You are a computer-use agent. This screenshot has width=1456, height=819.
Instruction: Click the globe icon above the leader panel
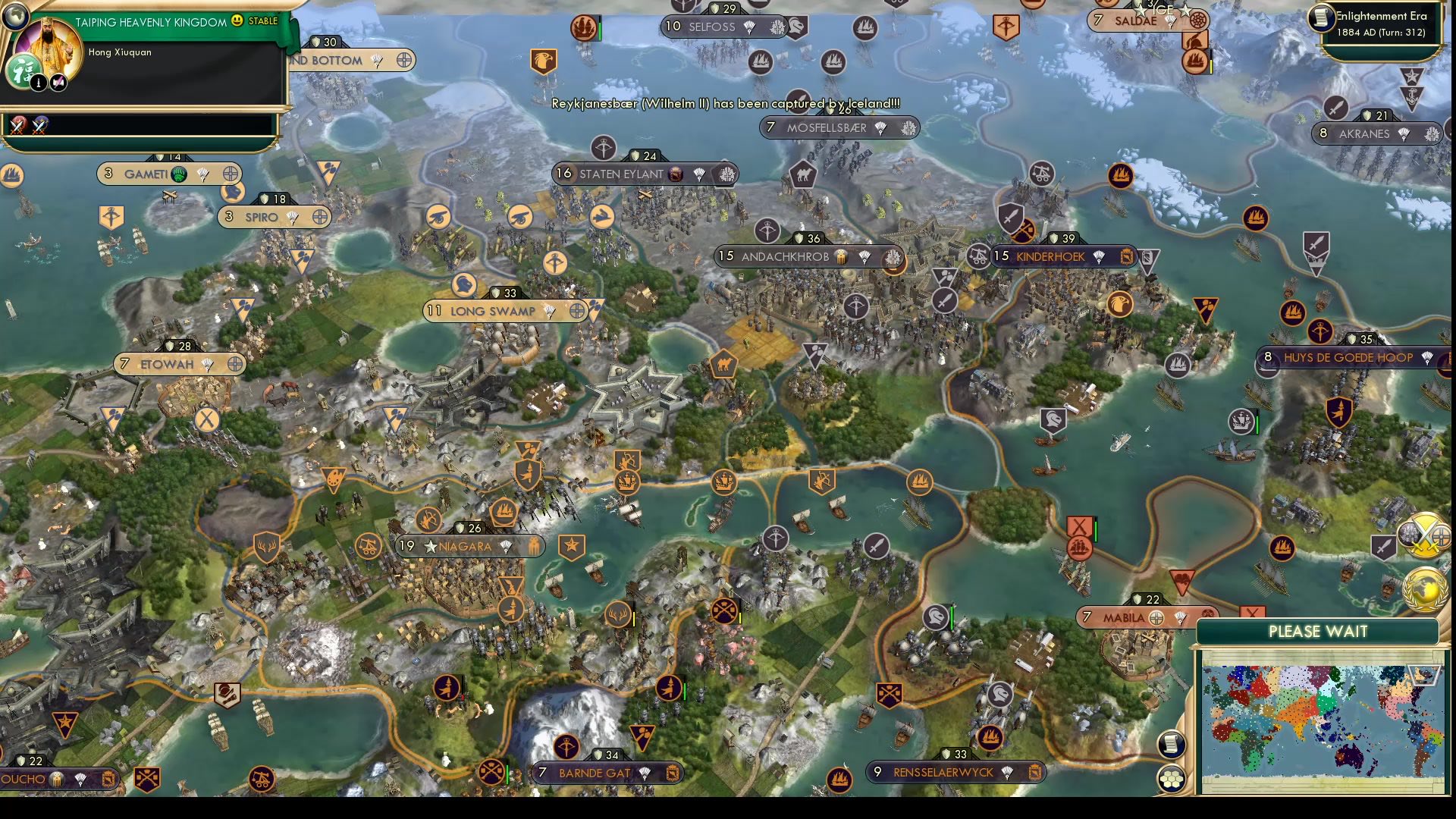[x=16, y=17]
